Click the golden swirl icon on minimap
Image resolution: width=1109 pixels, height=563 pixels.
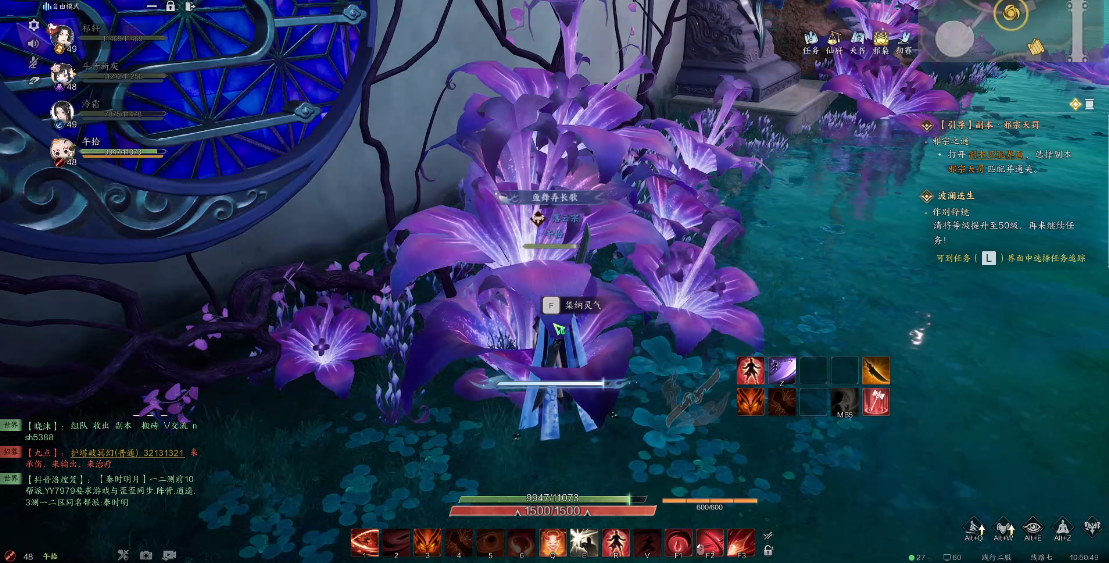(x=1011, y=14)
